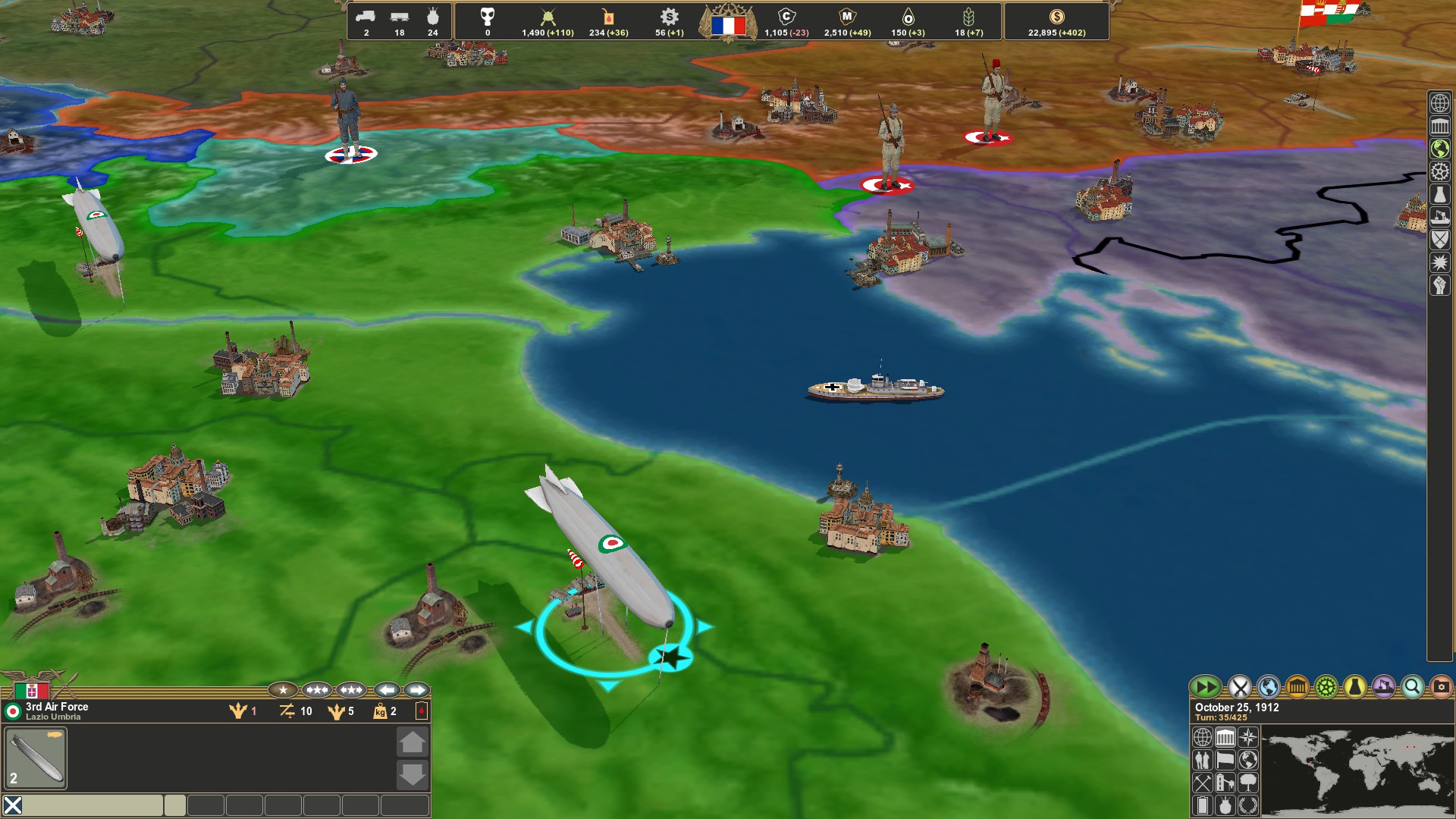The width and height of the screenshot is (1456, 819).
Task: Click the zeppelin thumbnail in the unit panel
Action: pyautogui.click(x=34, y=757)
